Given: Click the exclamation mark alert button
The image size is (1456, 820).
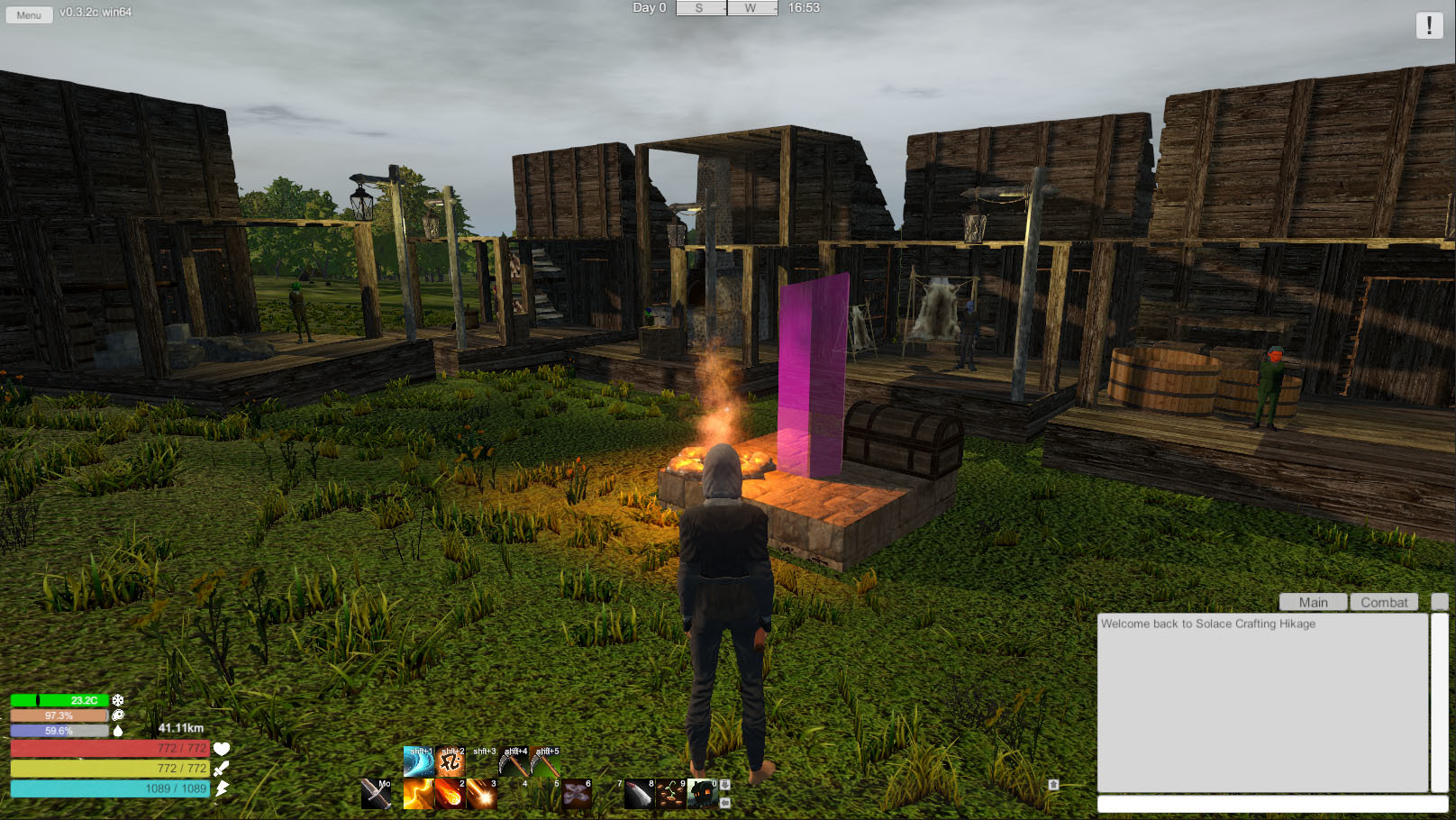Looking at the screenshot, I should 1429,25.
